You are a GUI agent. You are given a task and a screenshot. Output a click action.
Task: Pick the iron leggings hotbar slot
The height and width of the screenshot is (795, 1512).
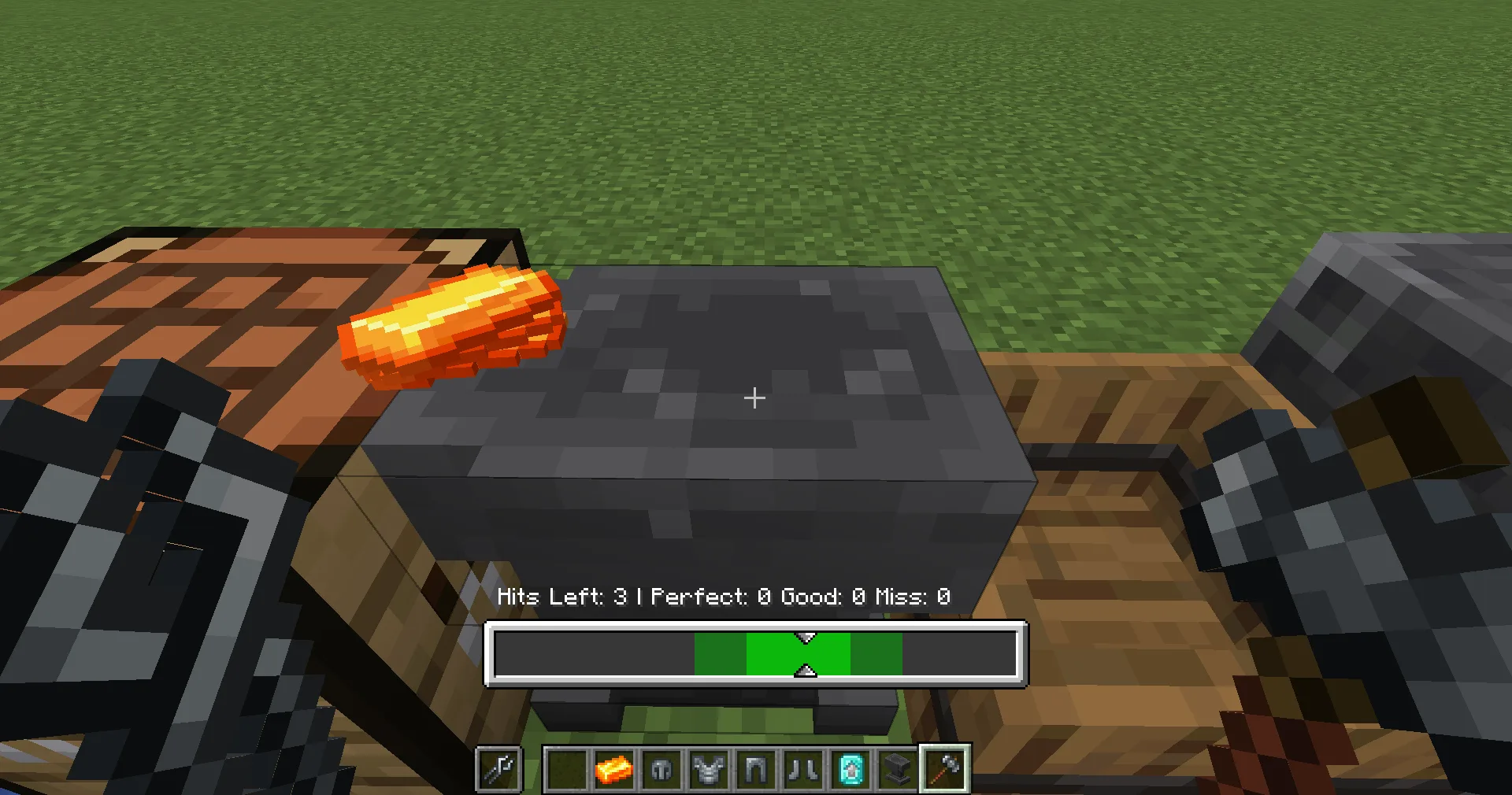click(755, 769)
